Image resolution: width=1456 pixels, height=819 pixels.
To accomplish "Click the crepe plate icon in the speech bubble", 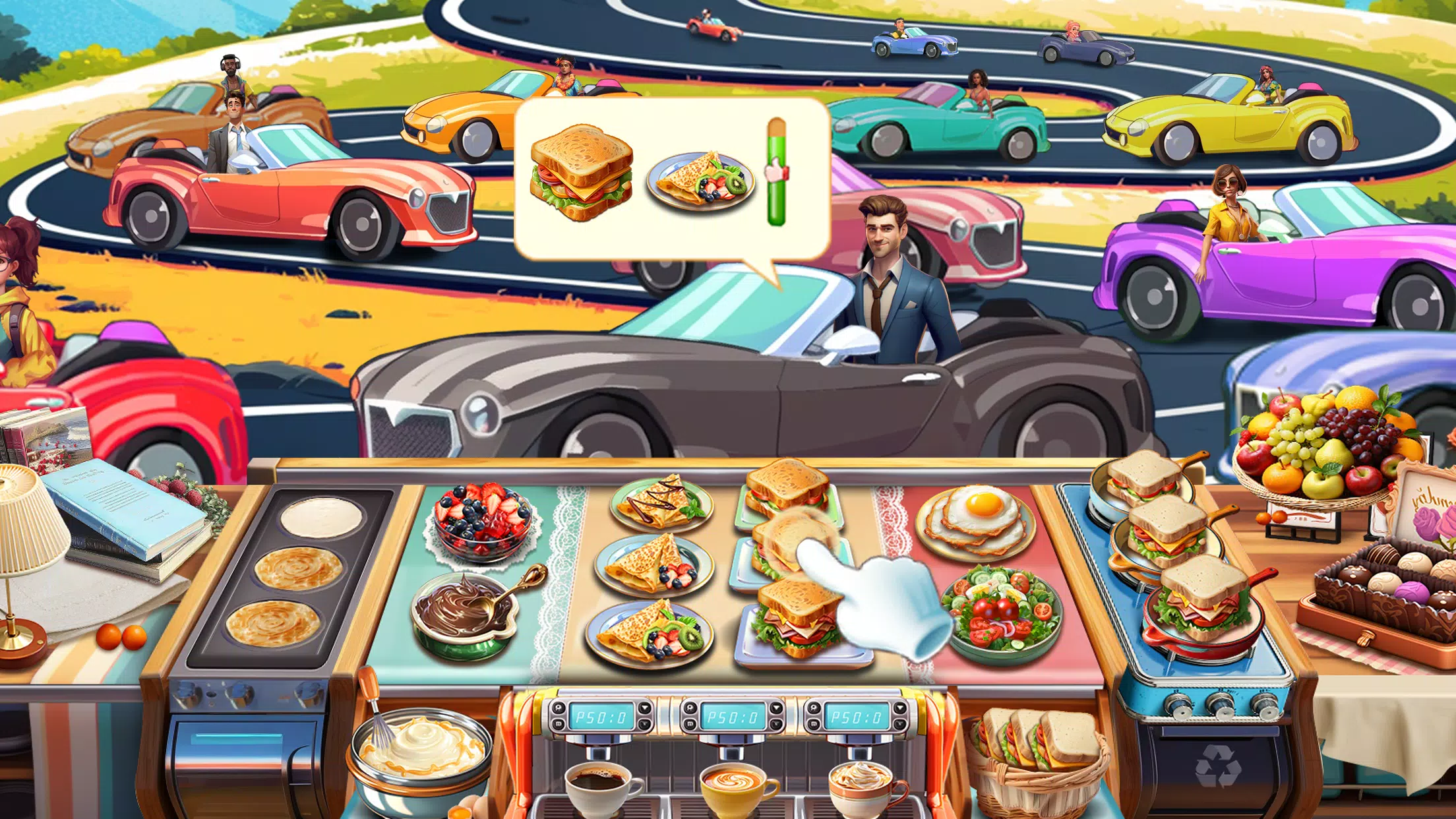I will pos(702,178).
